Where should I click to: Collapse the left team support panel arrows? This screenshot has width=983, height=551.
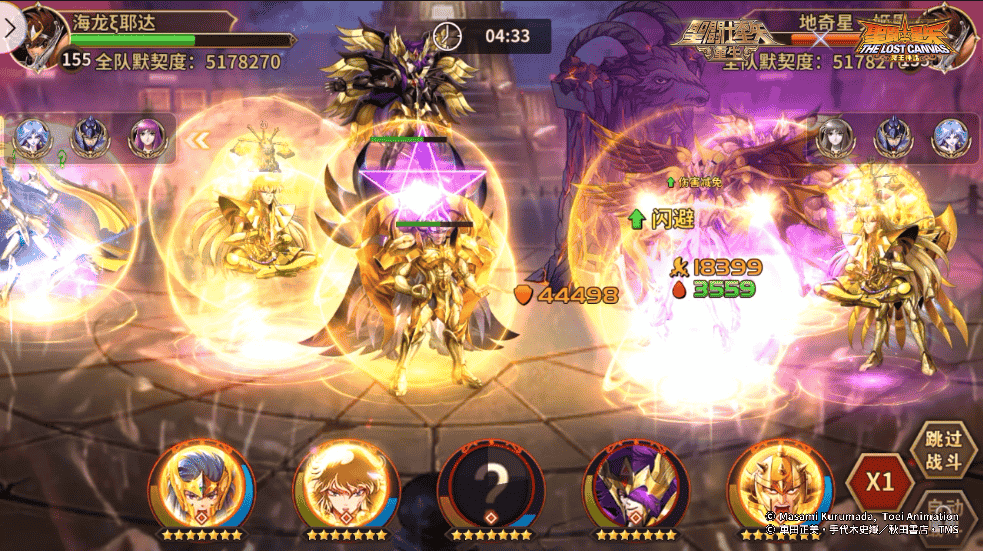pyautogui.click(x=200, y=140)
